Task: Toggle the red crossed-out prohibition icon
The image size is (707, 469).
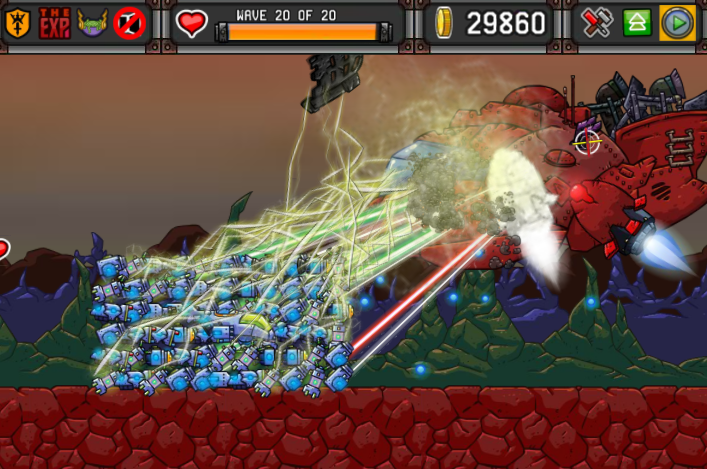Action: click(129, 23)
